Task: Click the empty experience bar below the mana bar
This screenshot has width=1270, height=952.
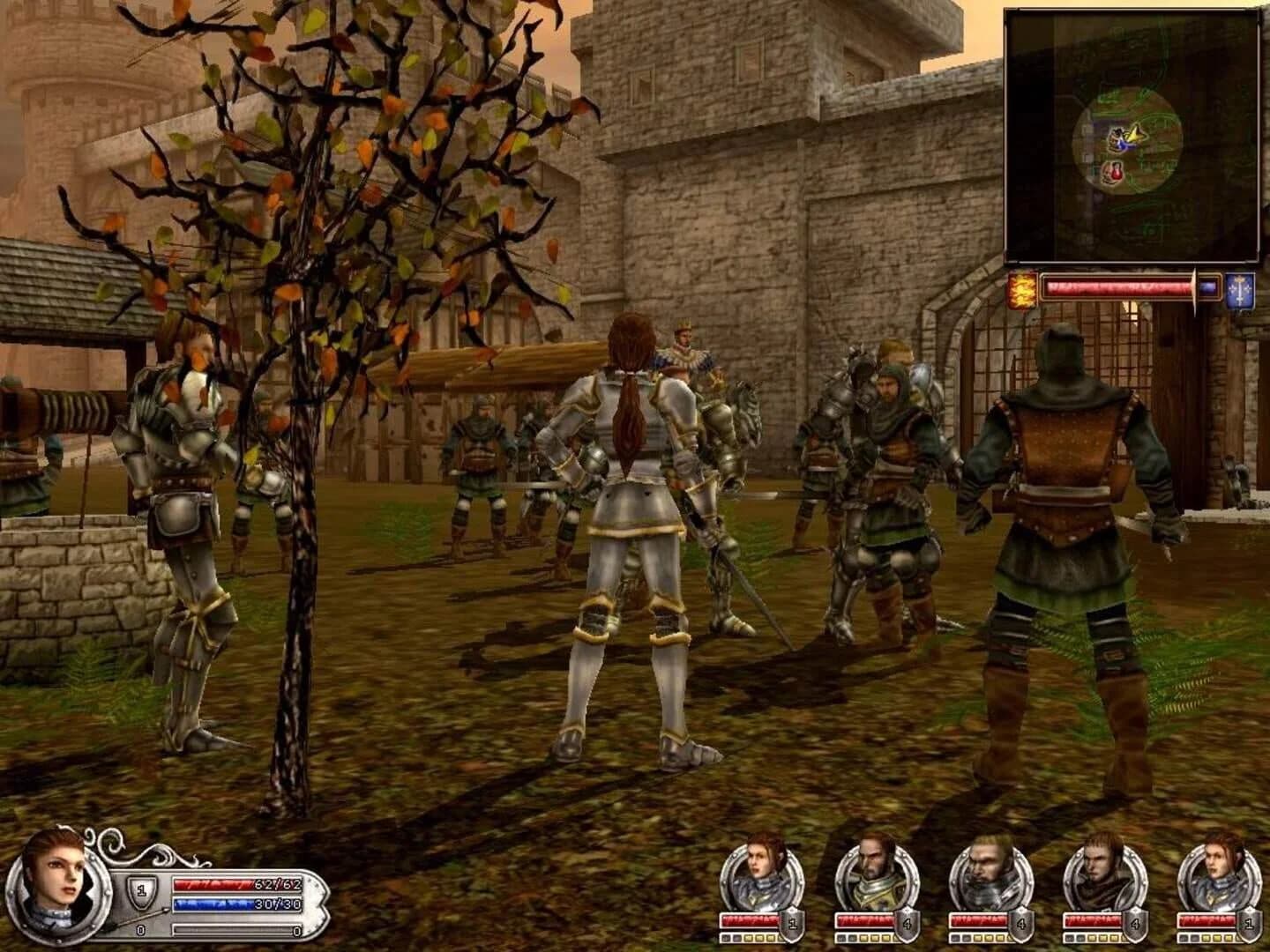Action: [233, 929]
